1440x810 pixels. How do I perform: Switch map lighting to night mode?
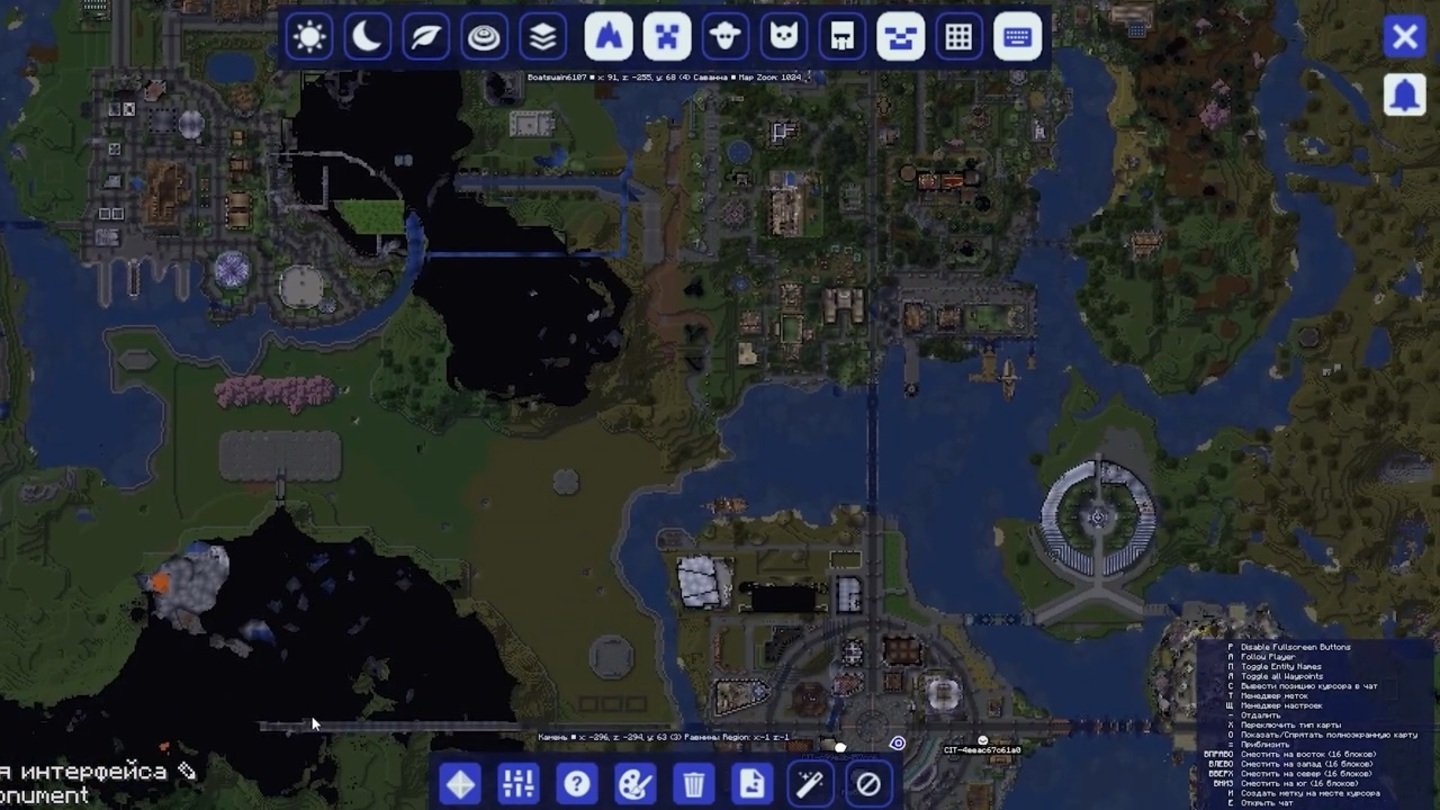pyautogui.click(x=367, y=37)
